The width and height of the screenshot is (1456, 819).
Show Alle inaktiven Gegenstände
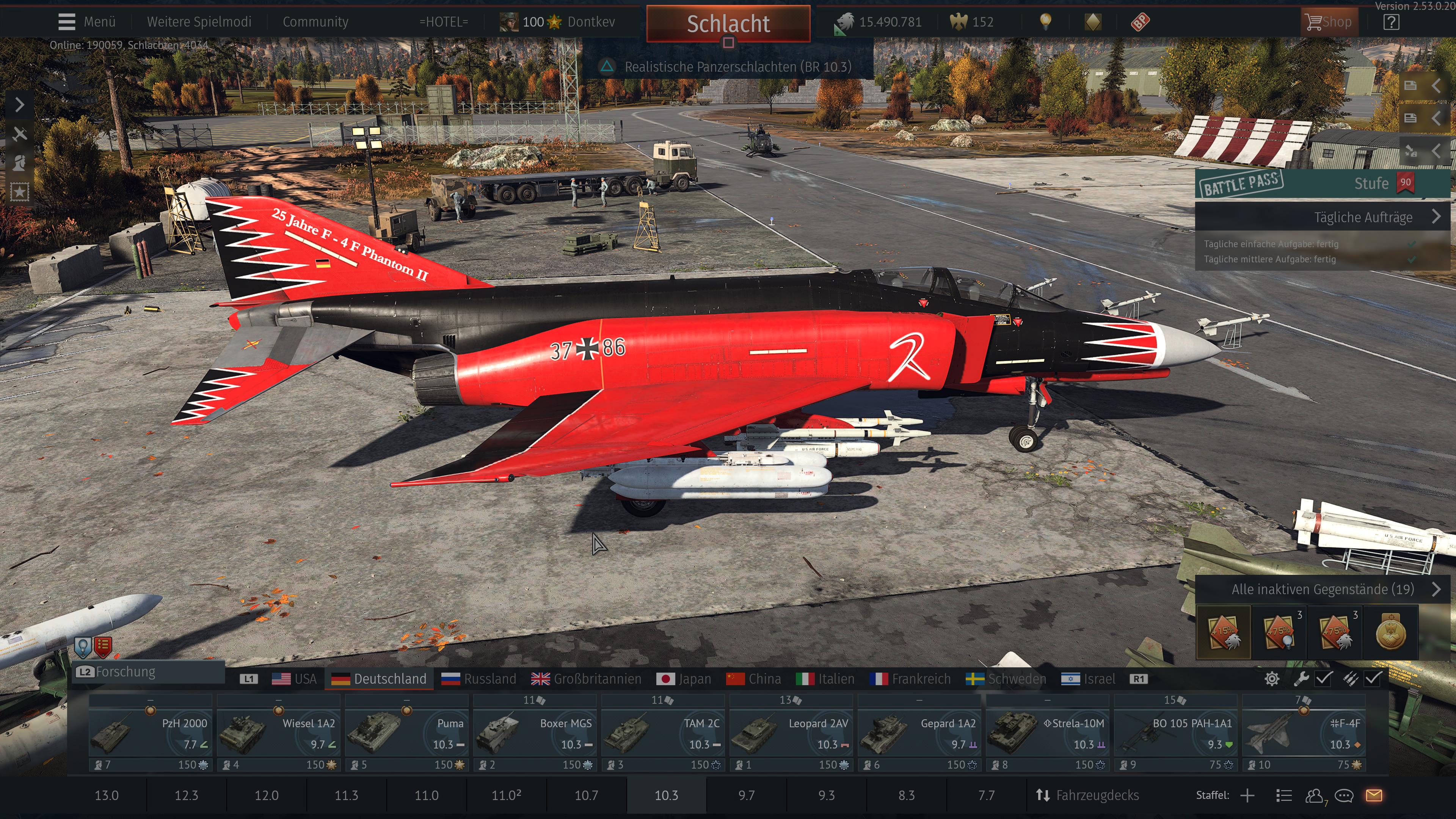(x=1322, y=590)
